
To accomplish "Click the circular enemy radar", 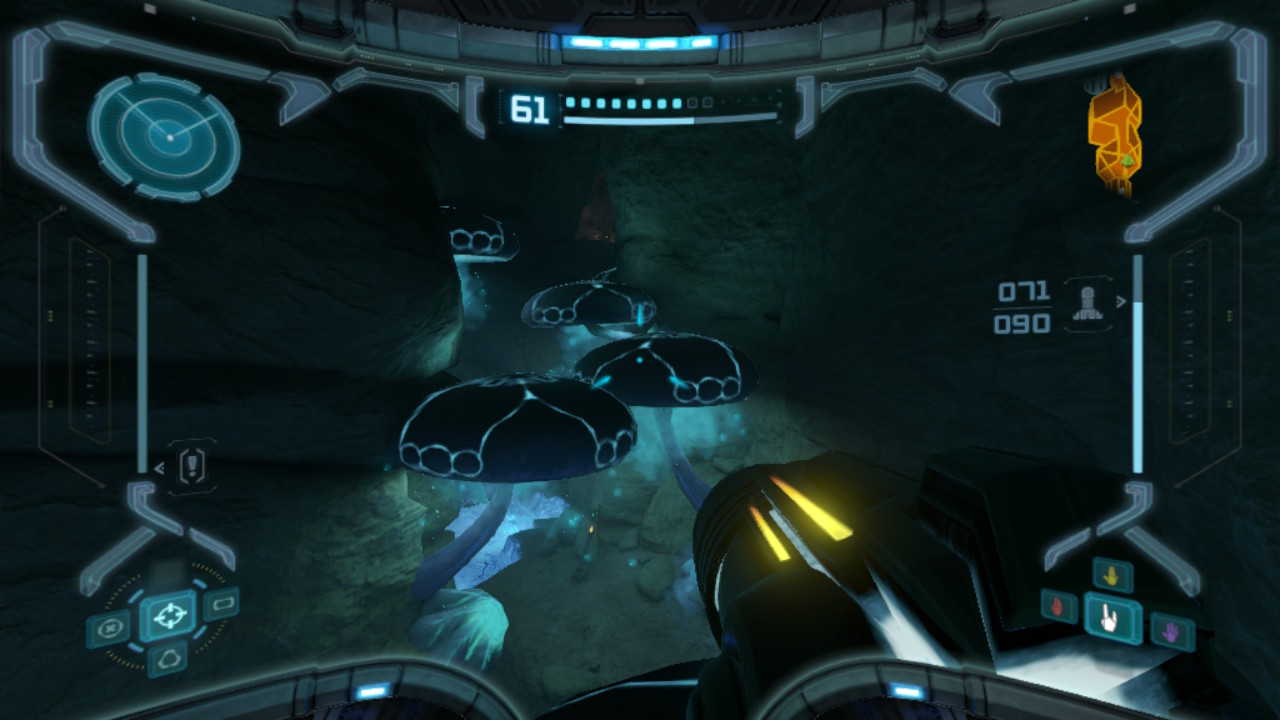I will point(165,137).
